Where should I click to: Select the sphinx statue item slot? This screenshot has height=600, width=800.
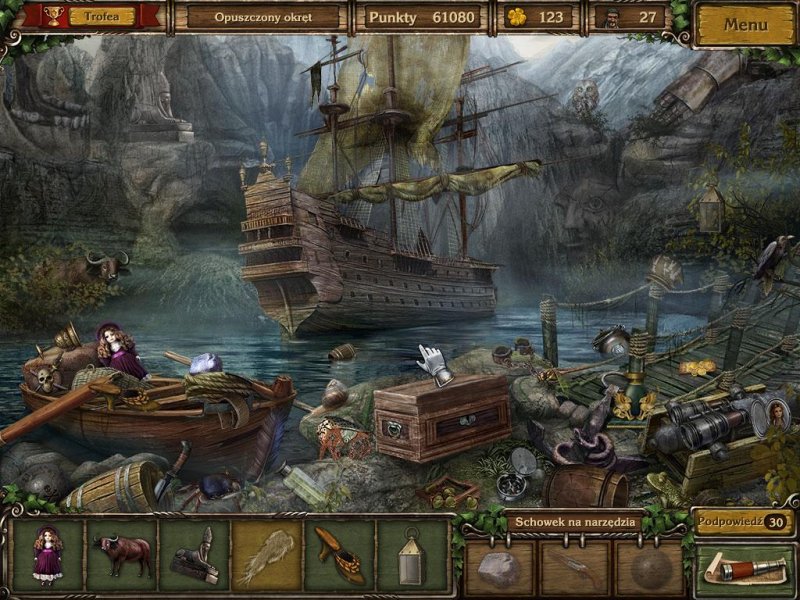coord(194,555)
